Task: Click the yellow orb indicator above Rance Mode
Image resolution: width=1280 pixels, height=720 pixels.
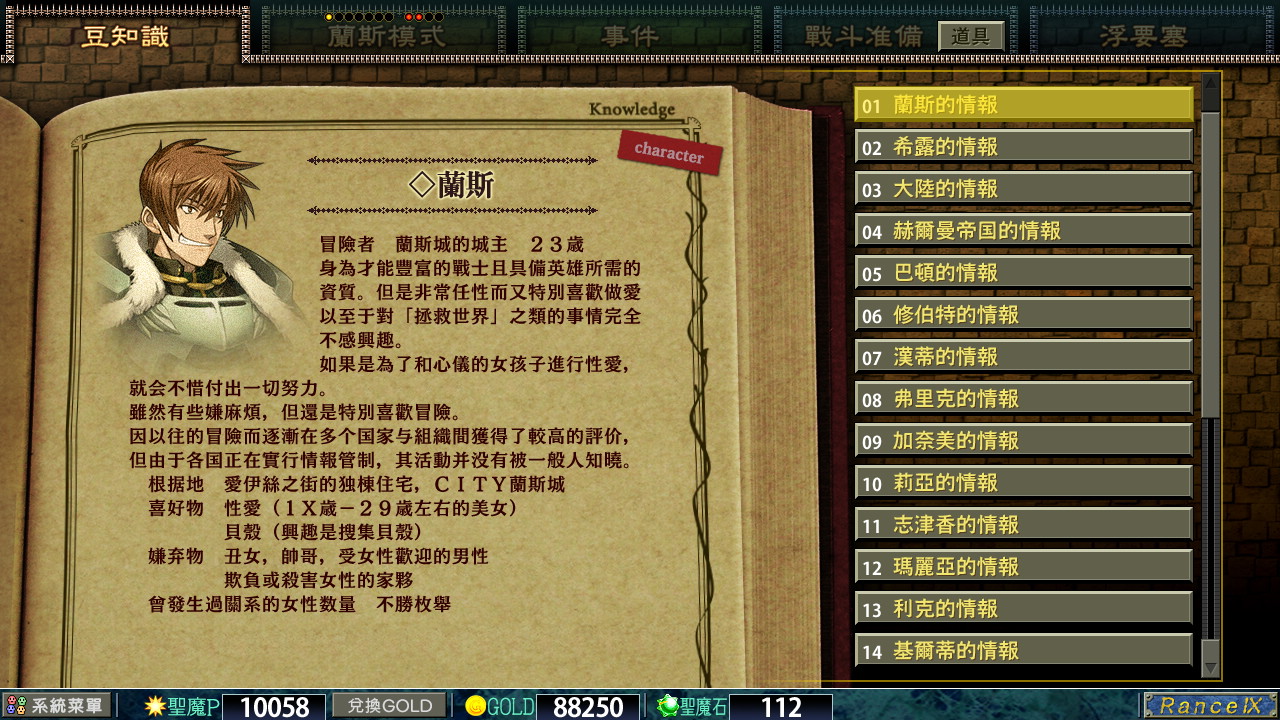Action: point(328,17)
